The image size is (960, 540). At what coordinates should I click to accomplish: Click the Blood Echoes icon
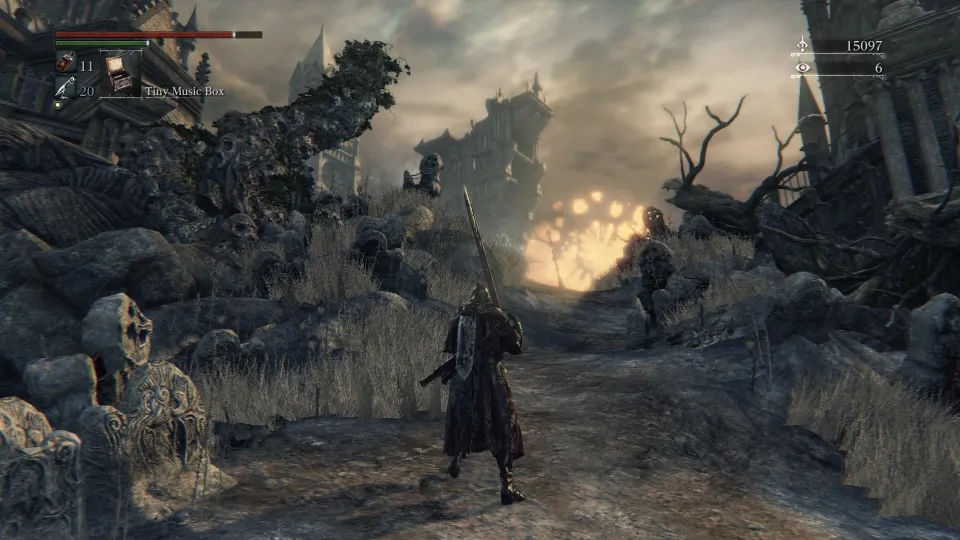(802, 46)
